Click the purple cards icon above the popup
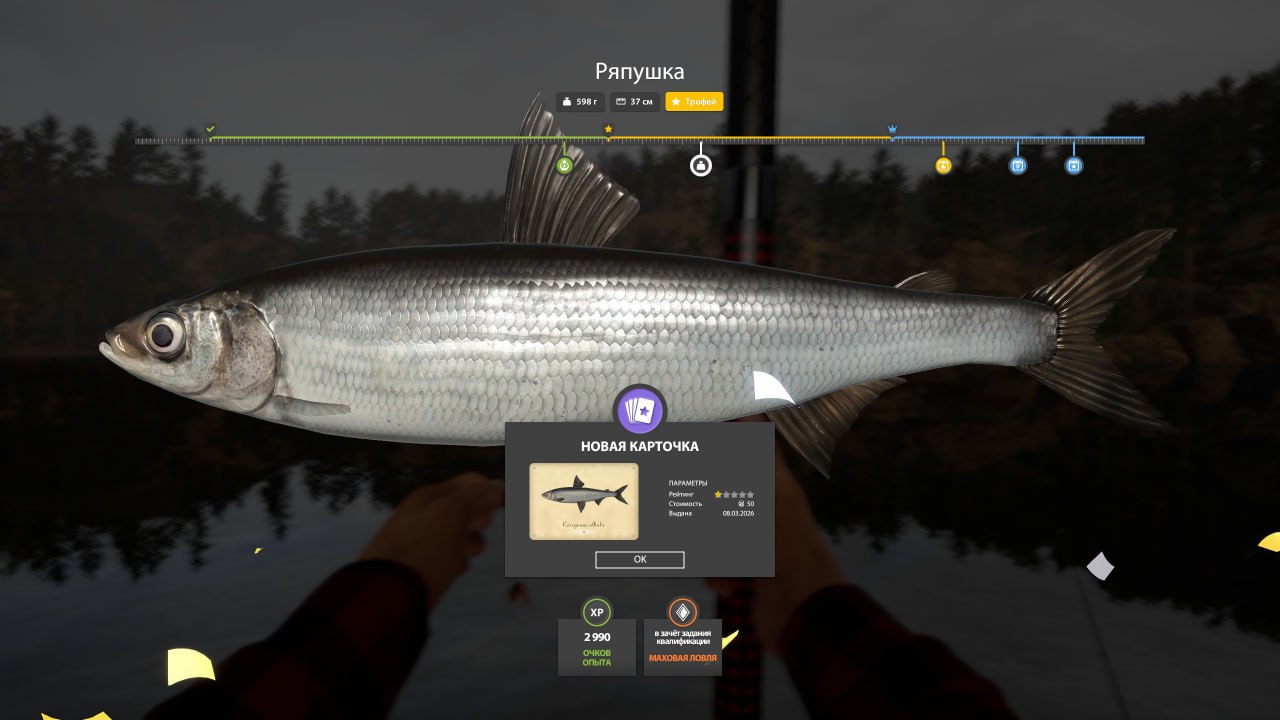The image size is (1280, 720). pyautogui.click(x=639, y=409)
